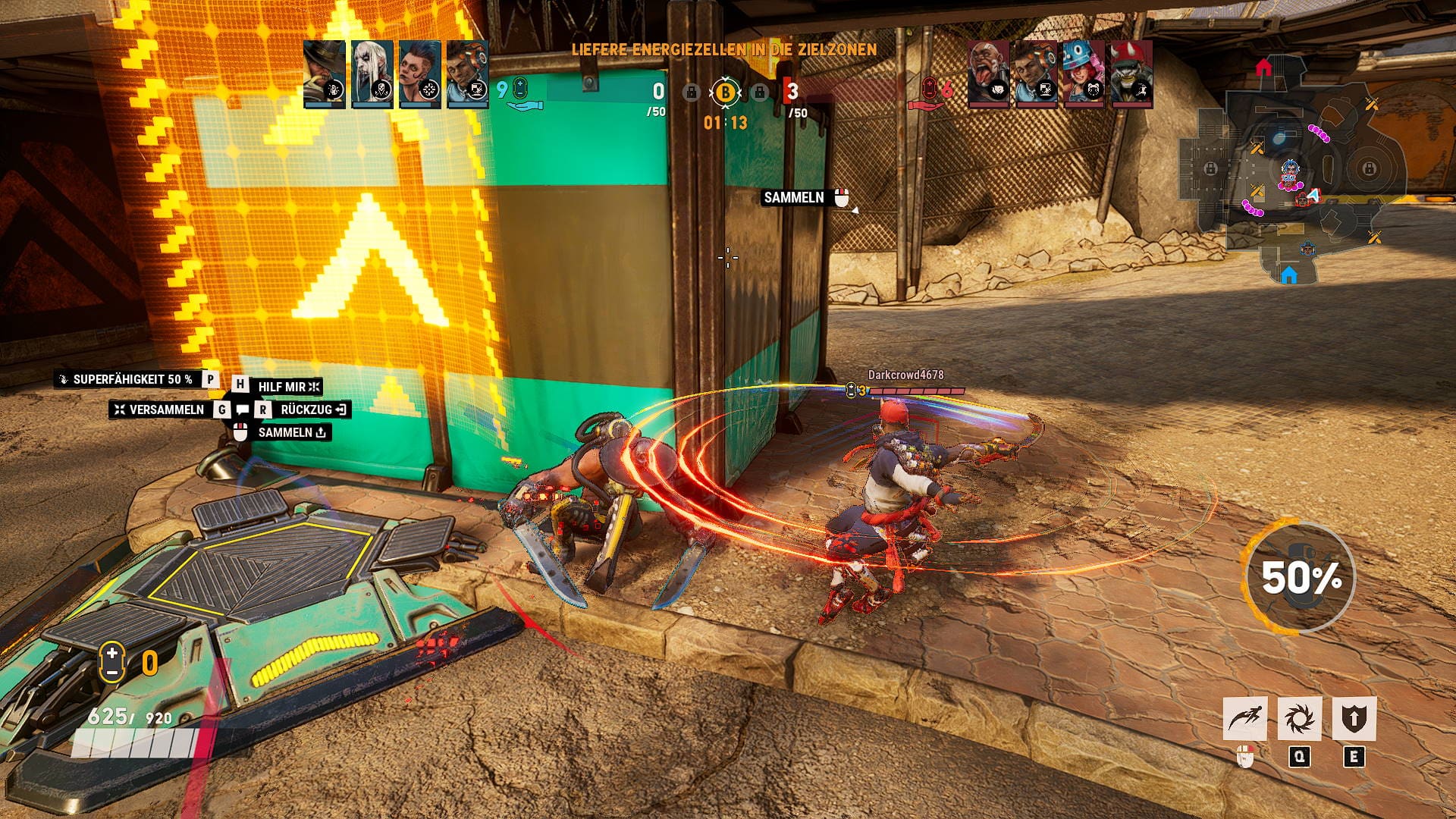Click the 50% super ability charge meter

1300,578
